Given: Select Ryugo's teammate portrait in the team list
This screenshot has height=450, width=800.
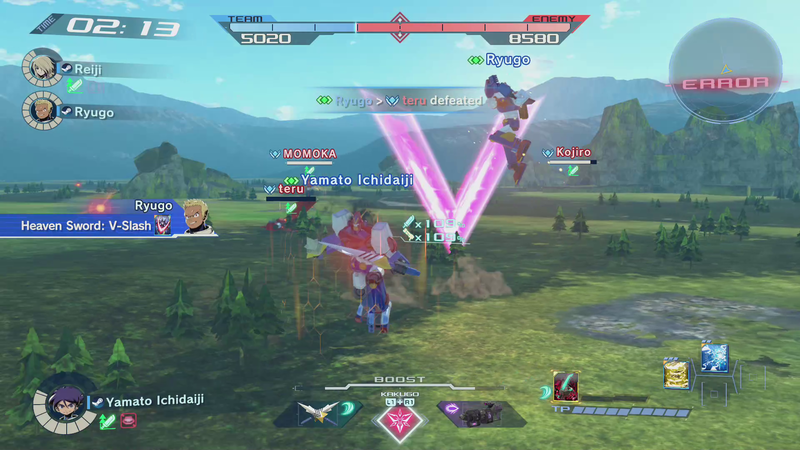Looking at the screenshot, I should point(40,109).
